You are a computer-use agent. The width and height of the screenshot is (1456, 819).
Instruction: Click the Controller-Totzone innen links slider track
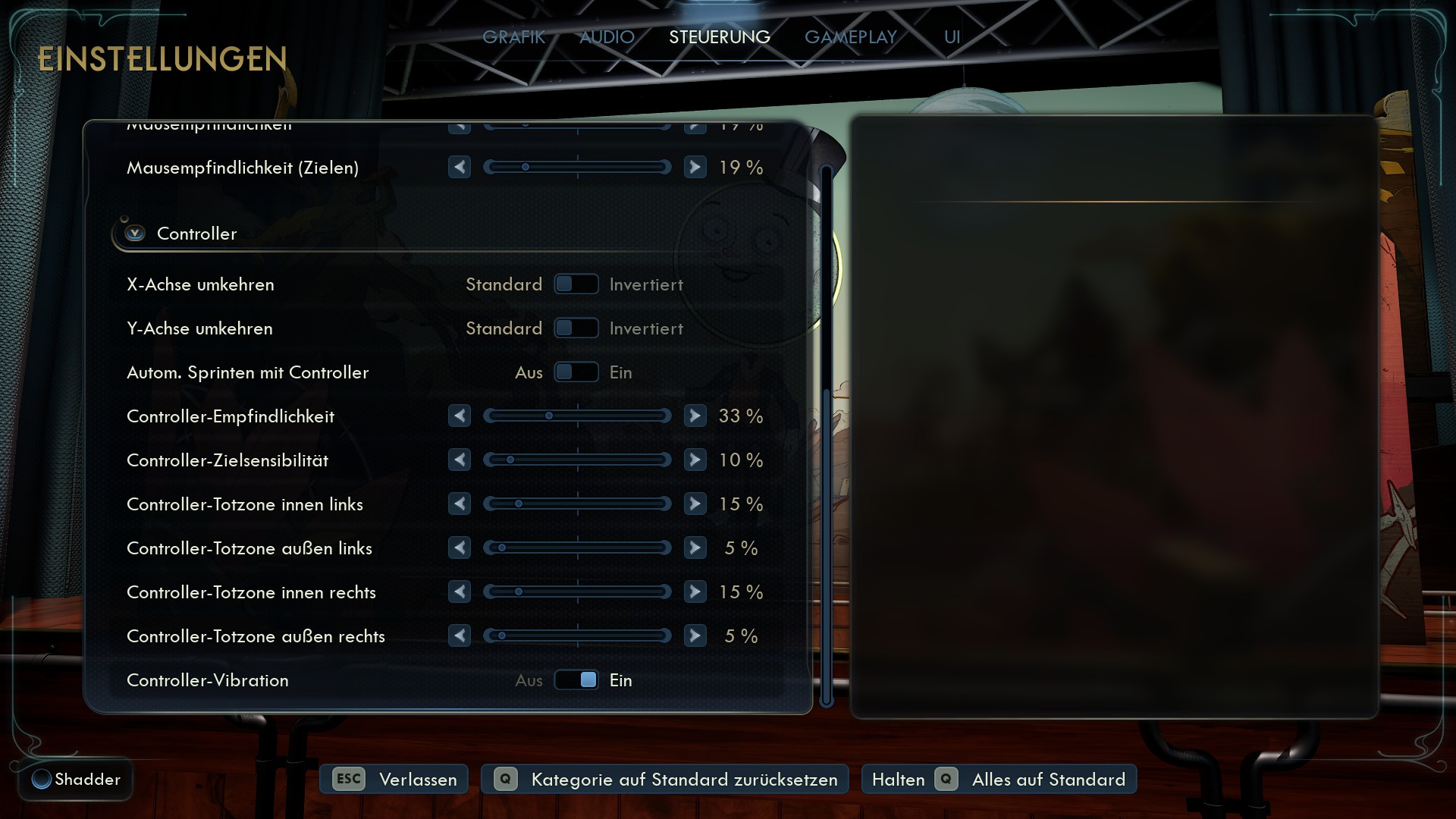[x=577, y=504]
